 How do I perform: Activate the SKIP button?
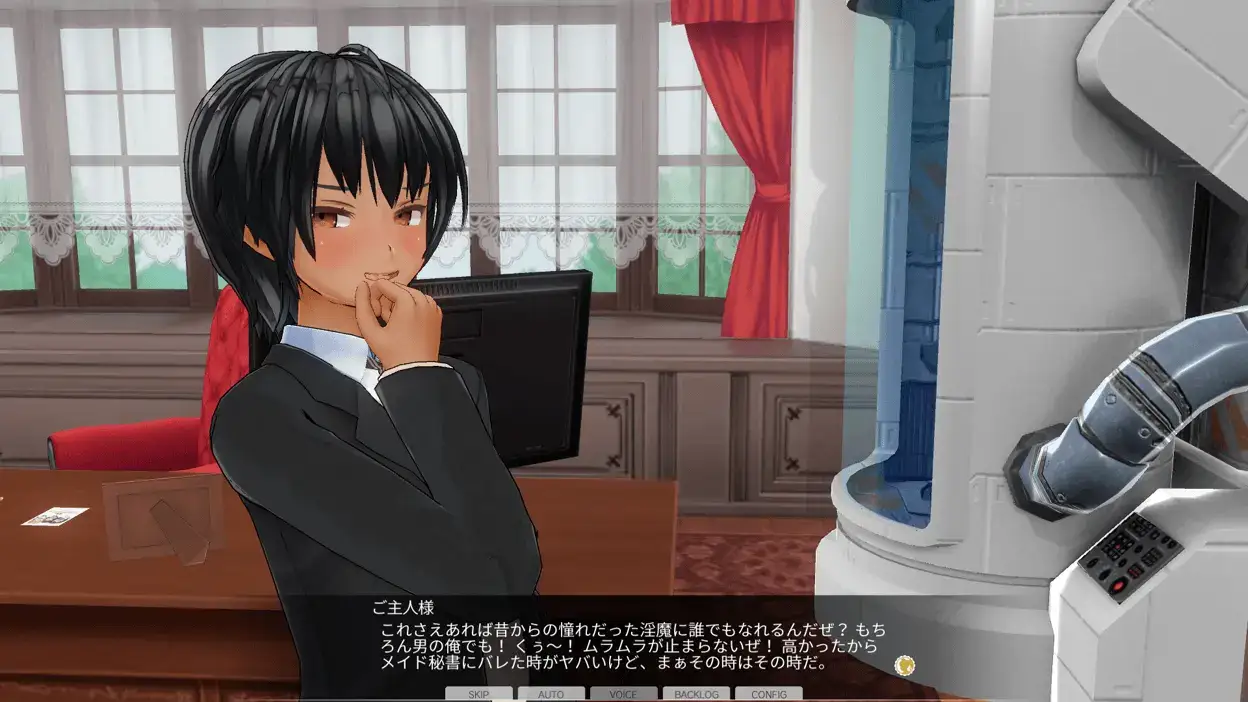pyautogui.click(x=479, y=694)
